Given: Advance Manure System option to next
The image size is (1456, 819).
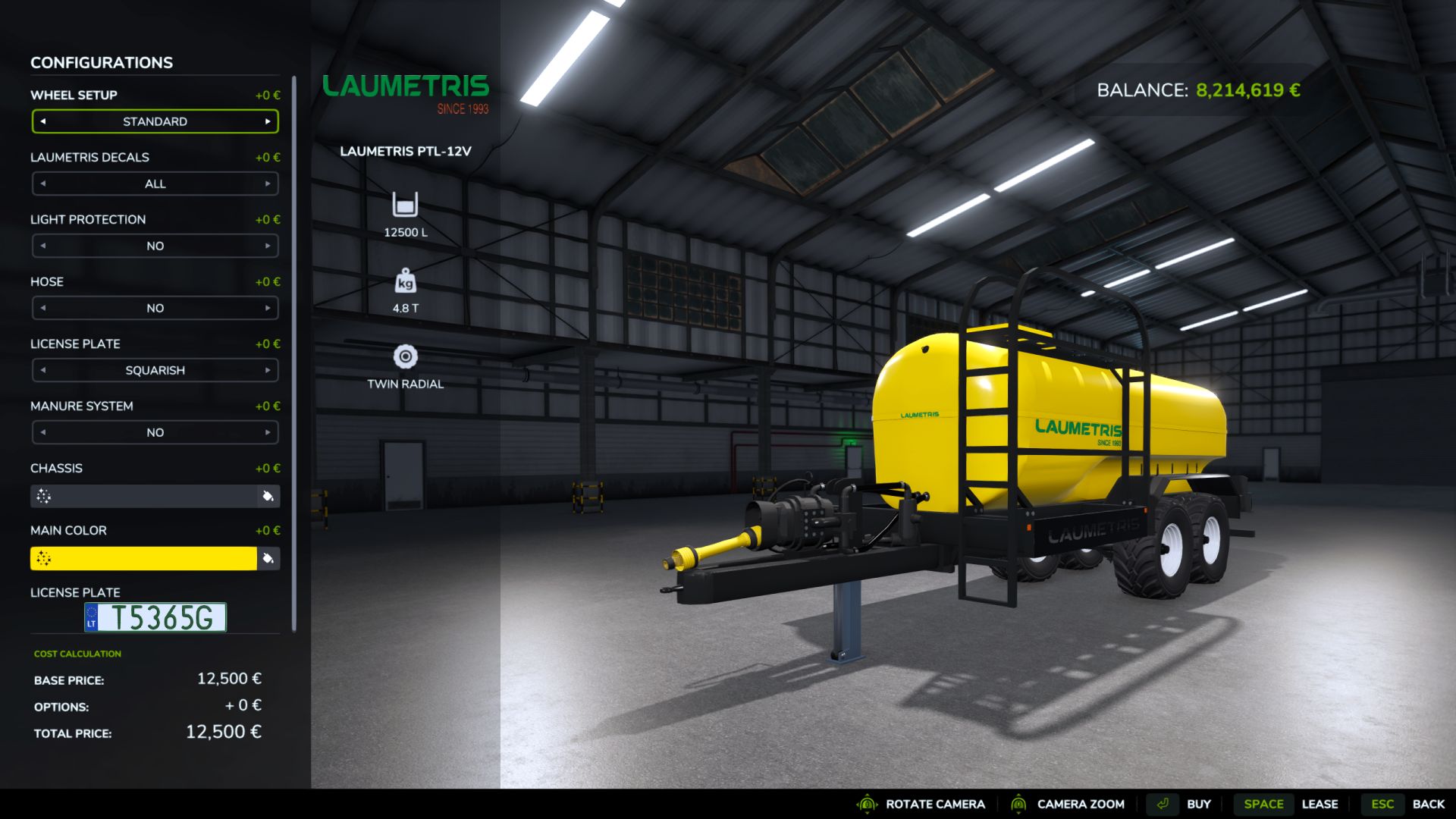Looking at the screenshot, I should click(x=268, y=432).
